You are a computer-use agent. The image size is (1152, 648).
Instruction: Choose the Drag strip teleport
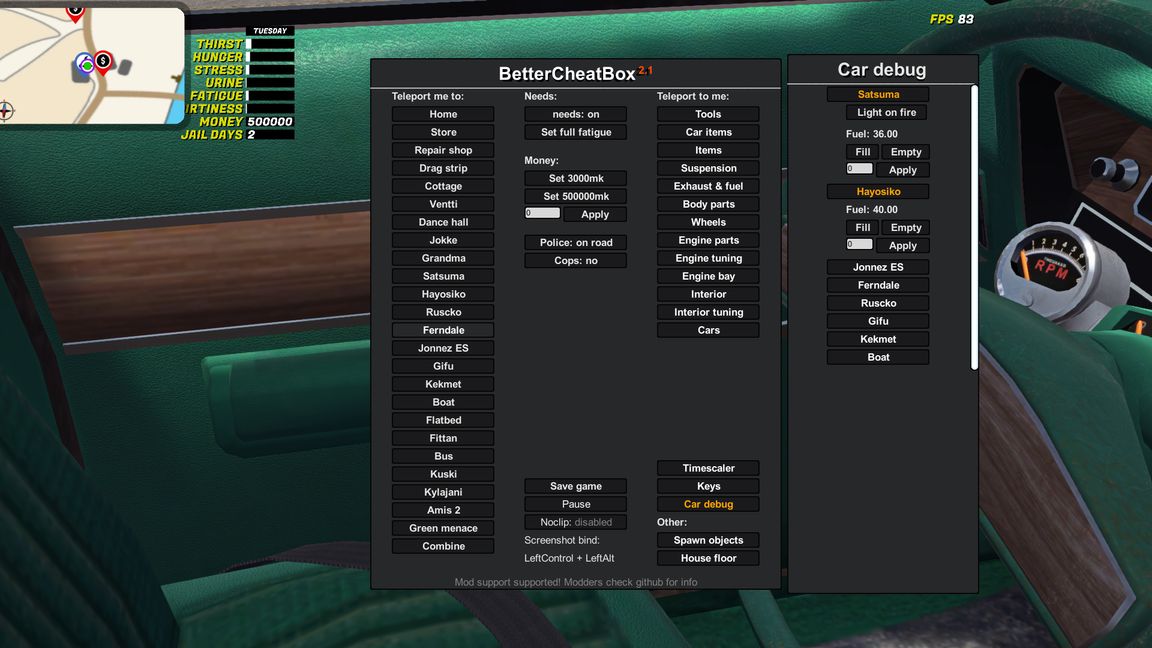443,168
